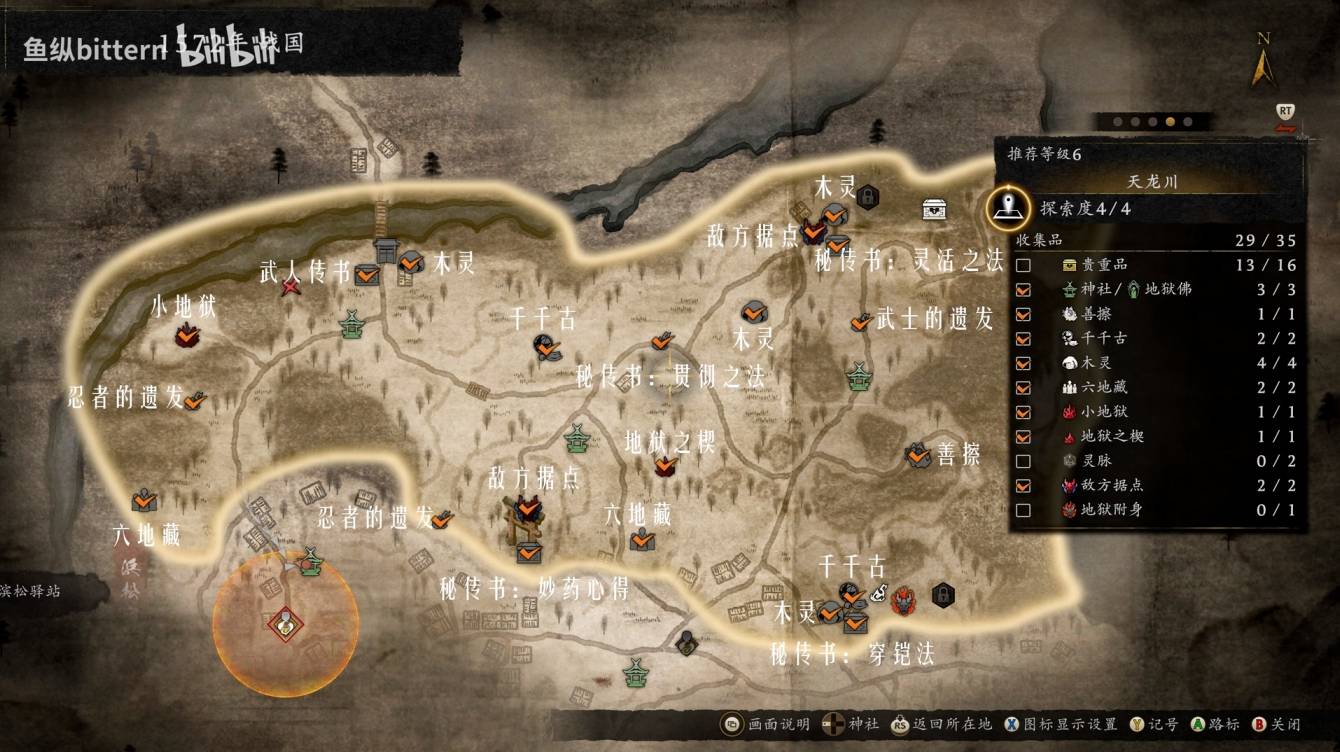Toggle the 敌方据点 checkbox in the collectibles list
1340x752 pixels.
[1023, 486]
